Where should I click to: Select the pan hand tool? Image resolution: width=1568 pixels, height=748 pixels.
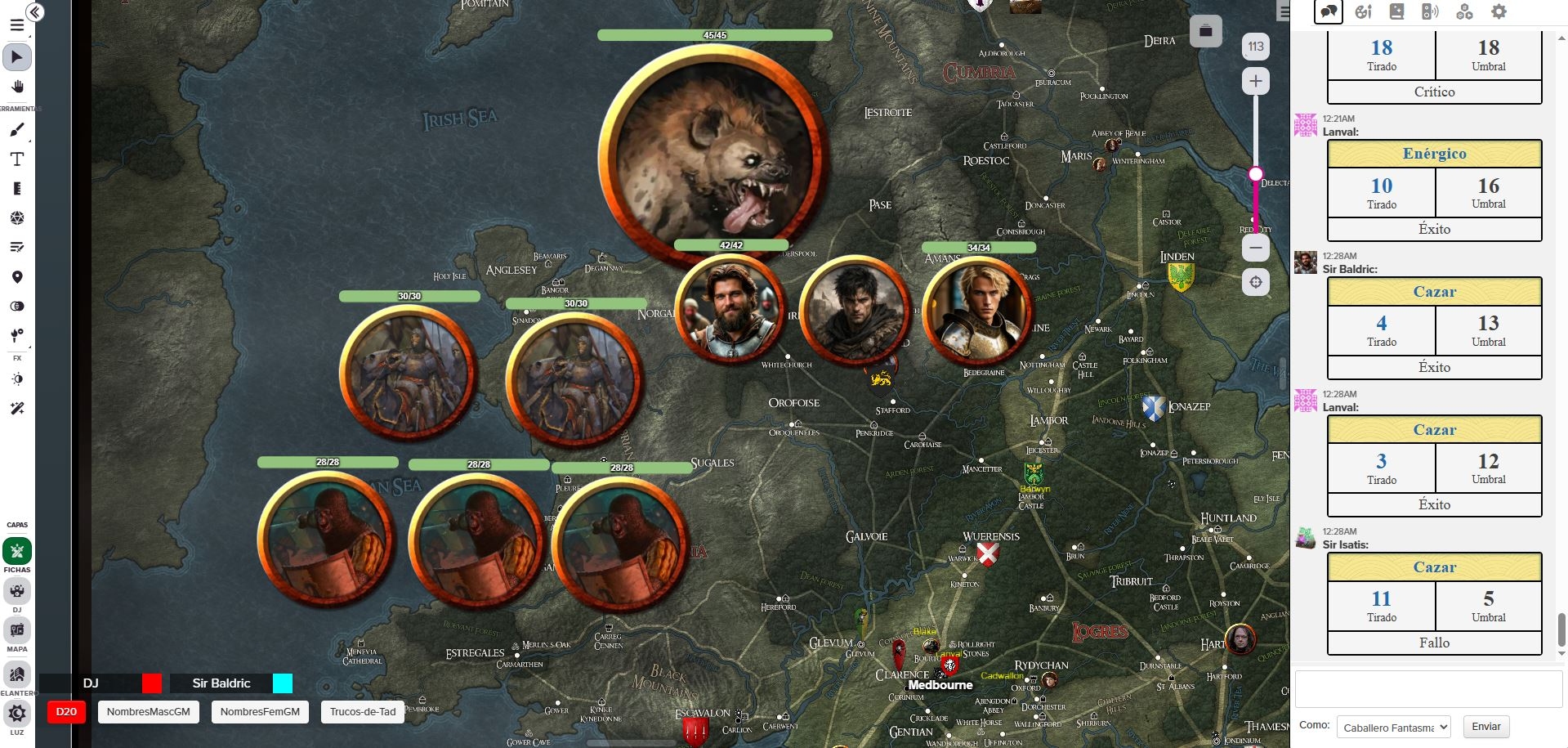[17, 87]
